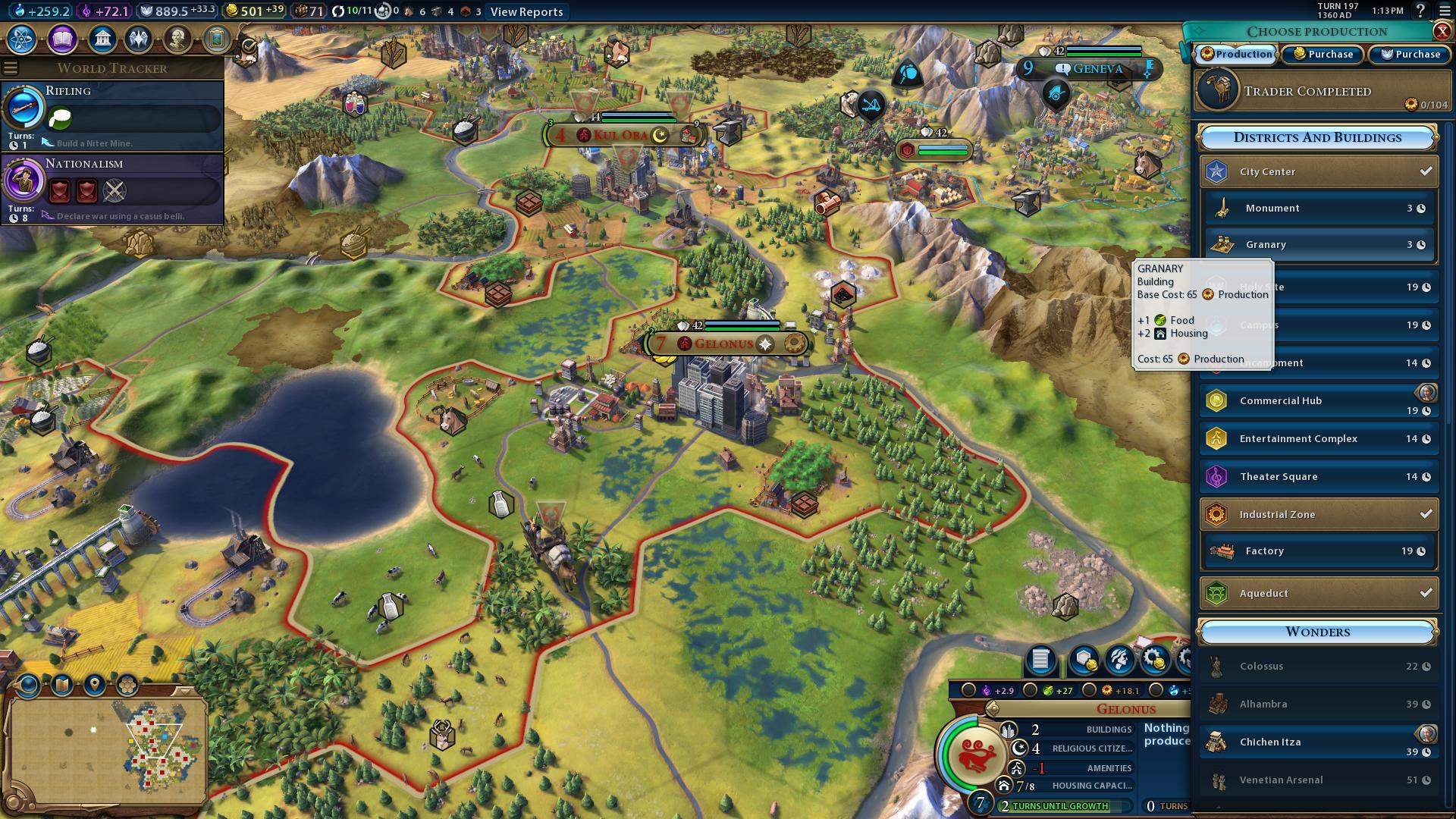Collapse the Districts and Buildings section
Viewport: 1456px width, 819px height.
pos(1317,137)
